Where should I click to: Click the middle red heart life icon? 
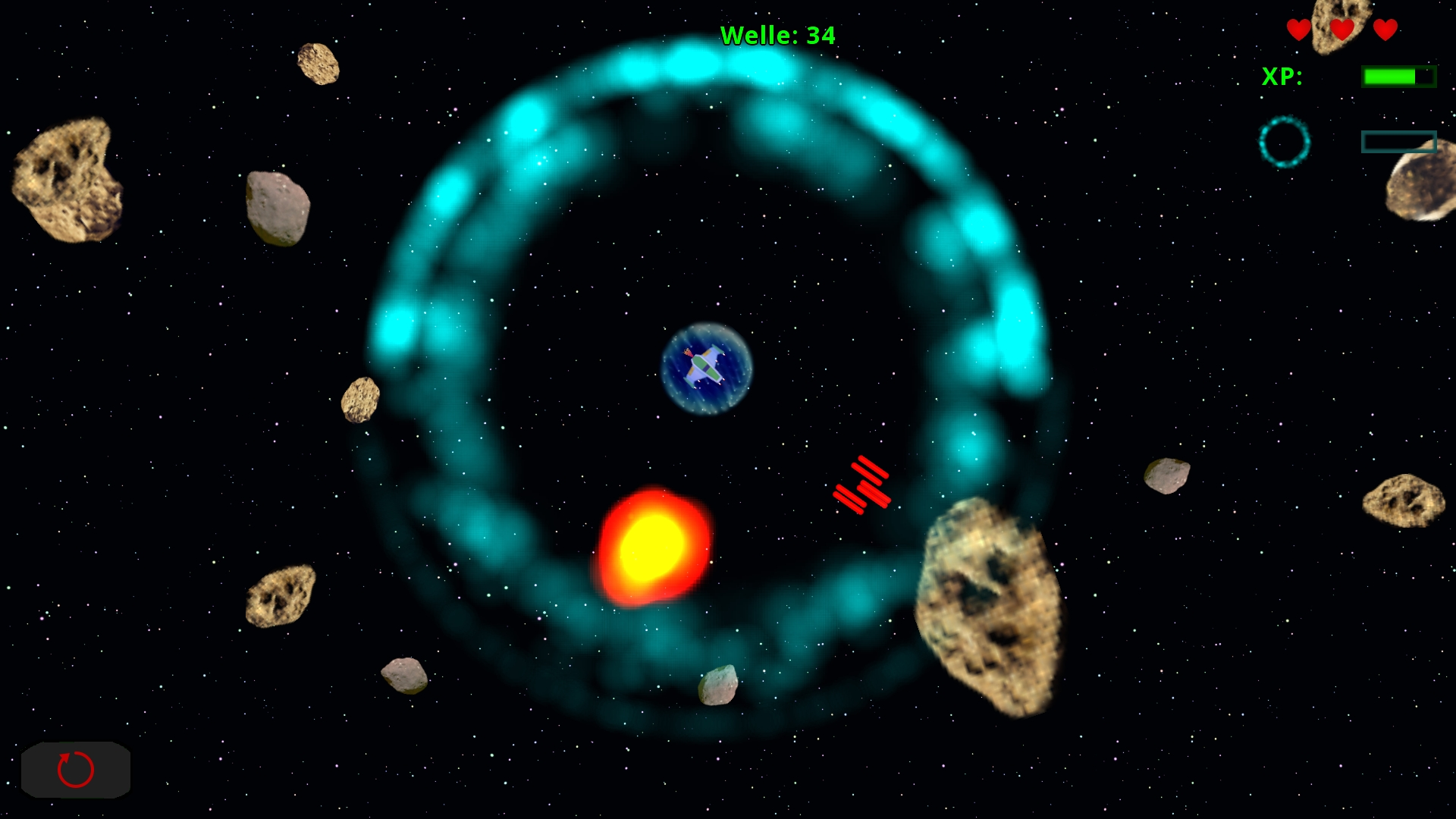click(1341, 31)
